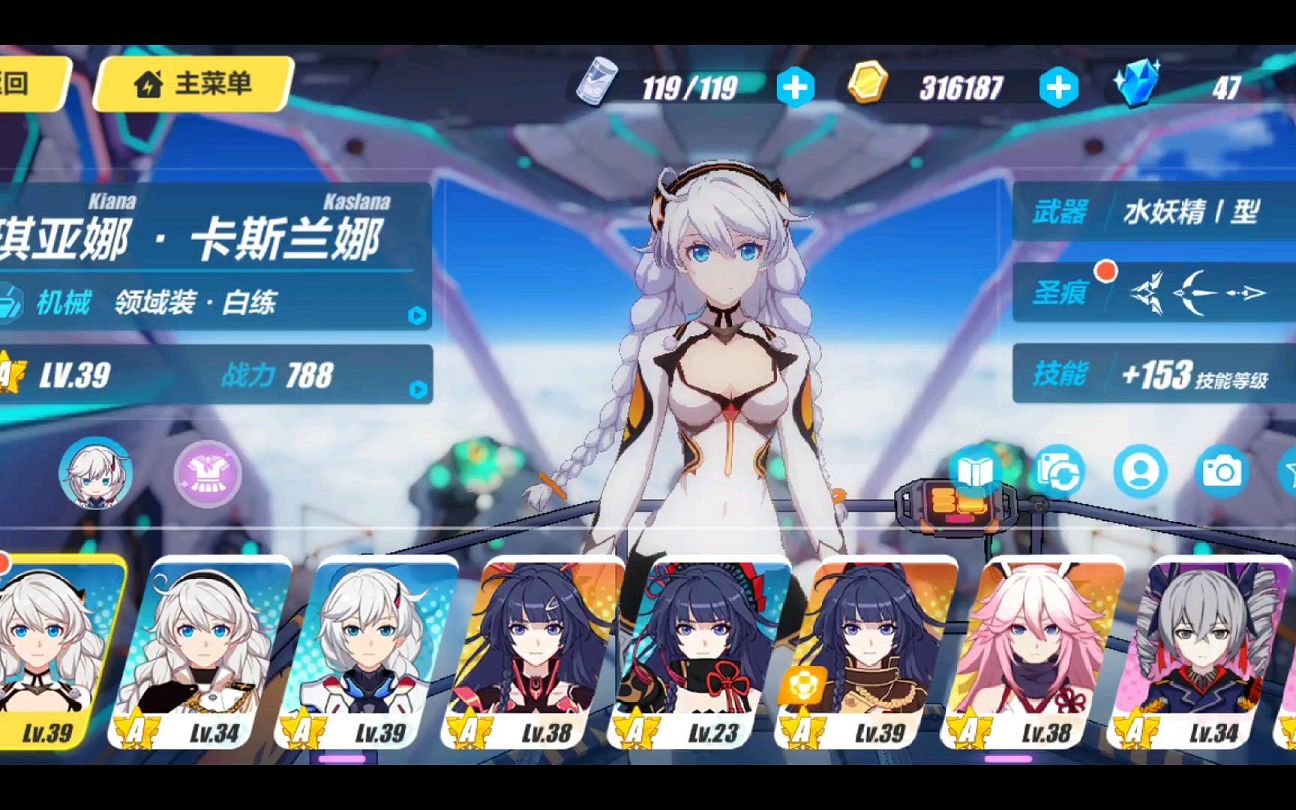Add stamina with the plus button
Viewport: 1296px width, 810px height.
[795, 88]
